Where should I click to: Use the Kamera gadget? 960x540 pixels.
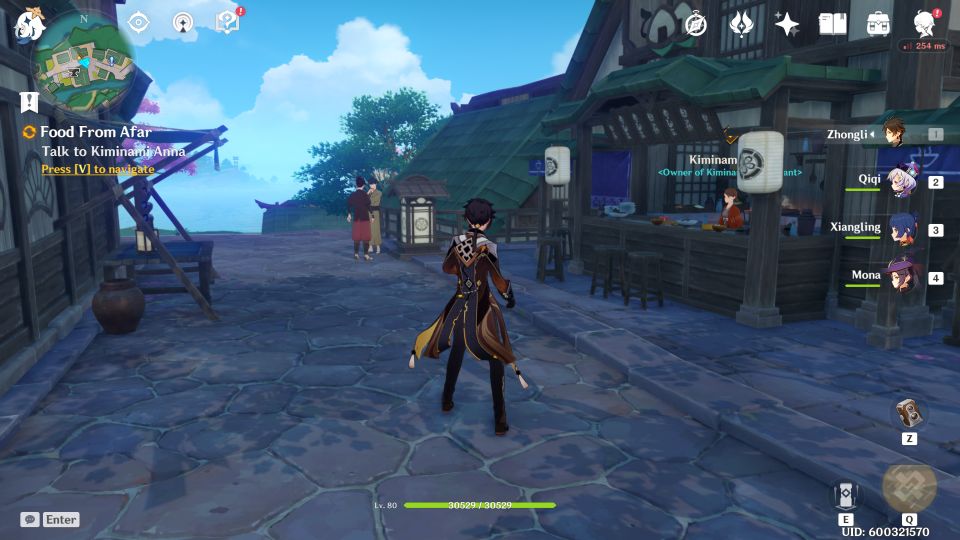(x=909, y=414)
